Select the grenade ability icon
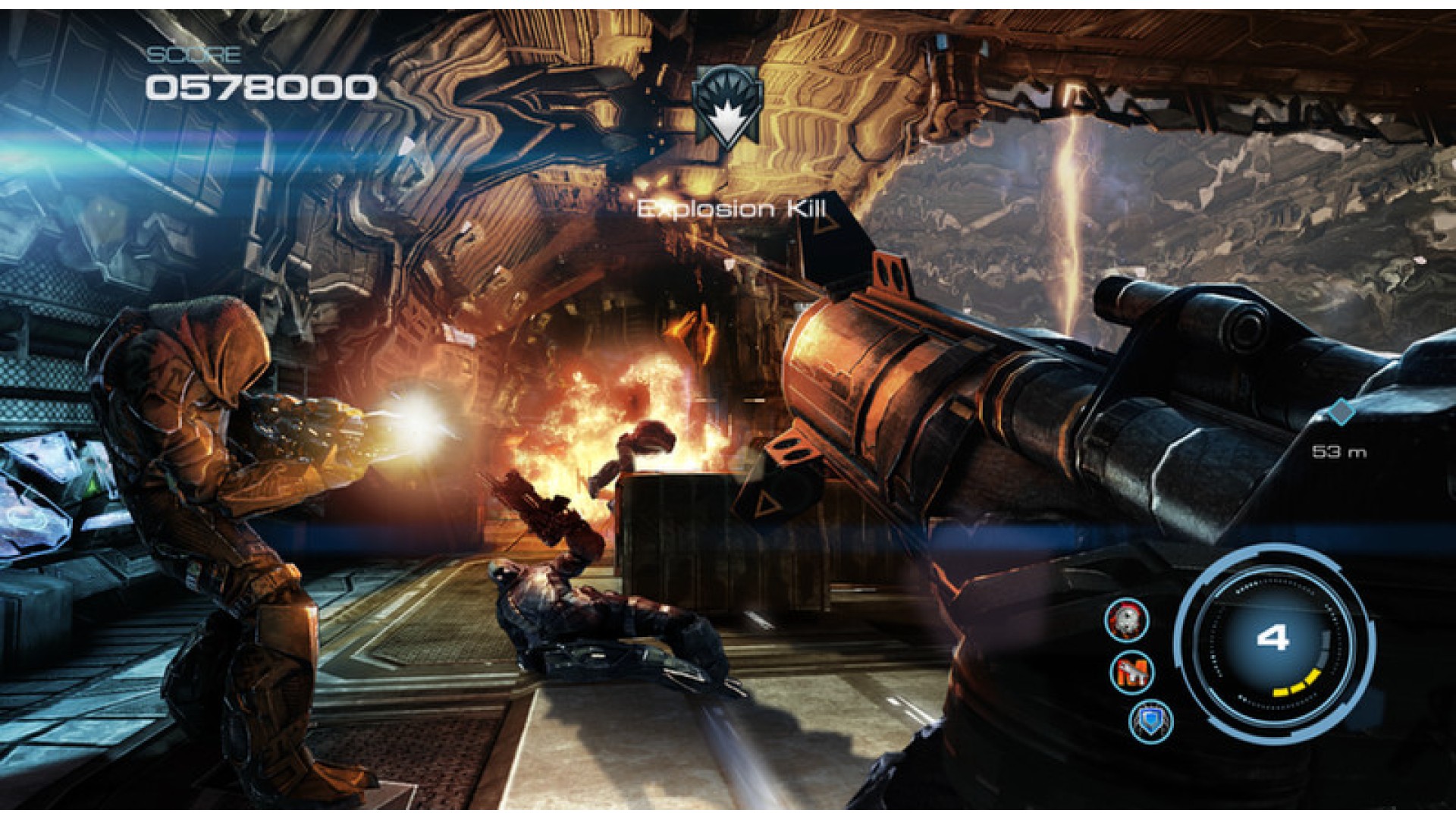 (1126, 620)
